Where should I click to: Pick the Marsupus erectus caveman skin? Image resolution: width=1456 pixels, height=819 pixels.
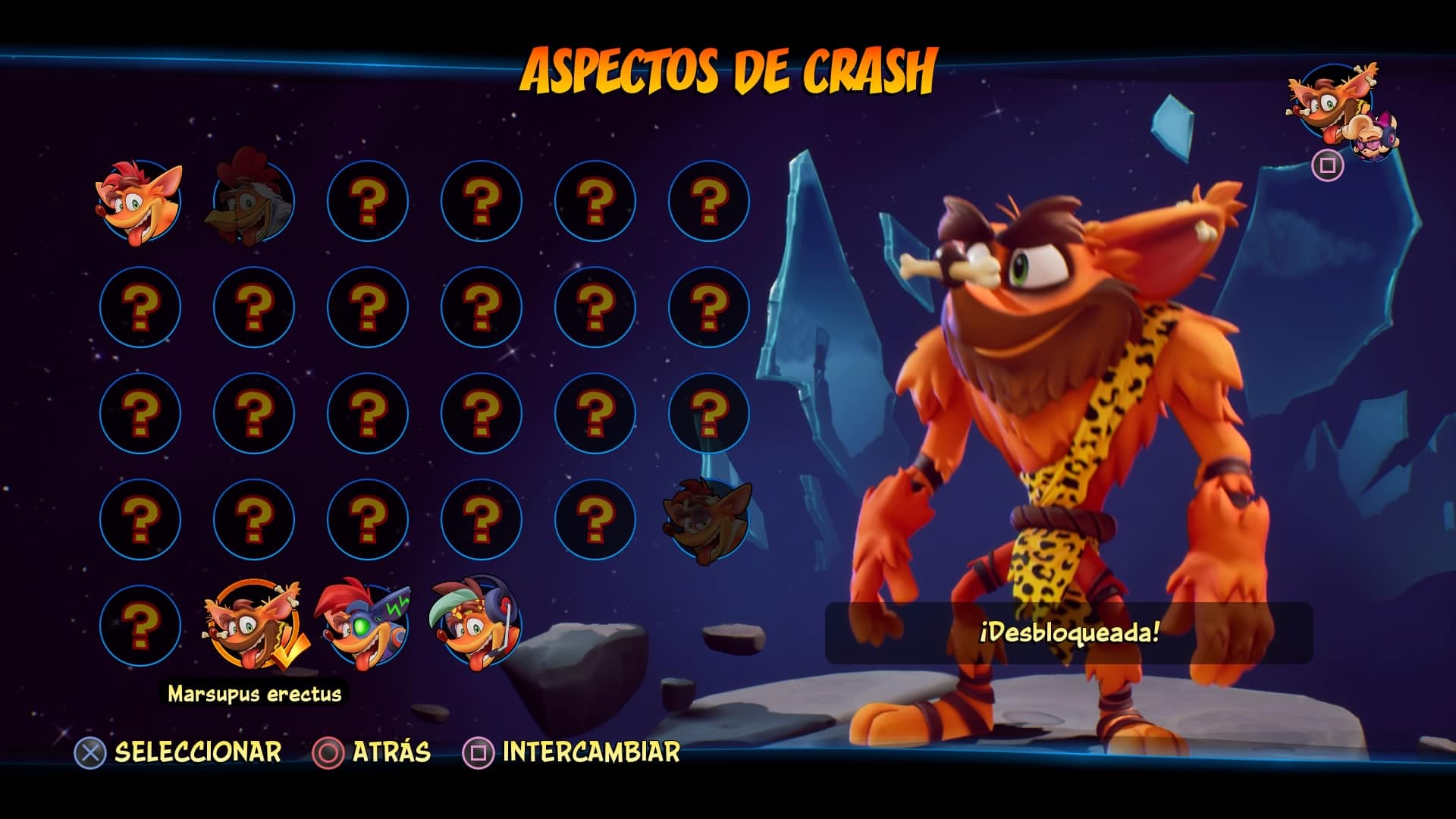(253, 626)
